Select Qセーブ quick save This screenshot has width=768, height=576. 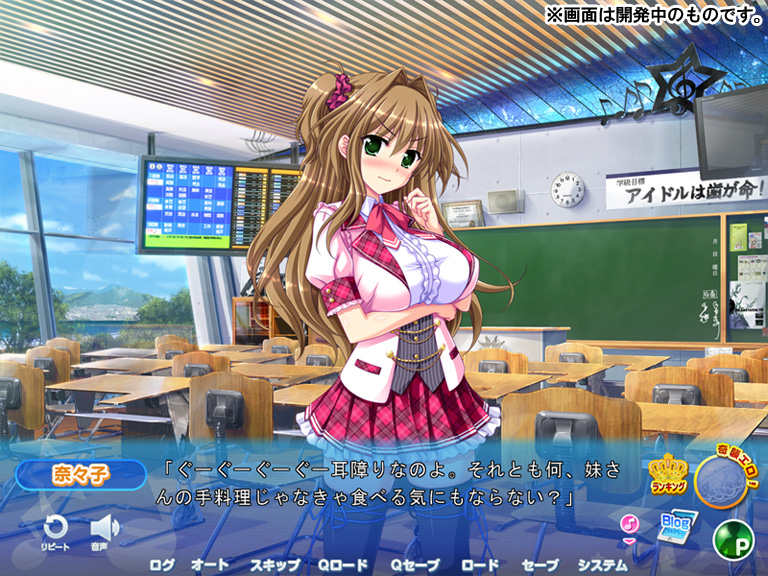coord(415,564)
